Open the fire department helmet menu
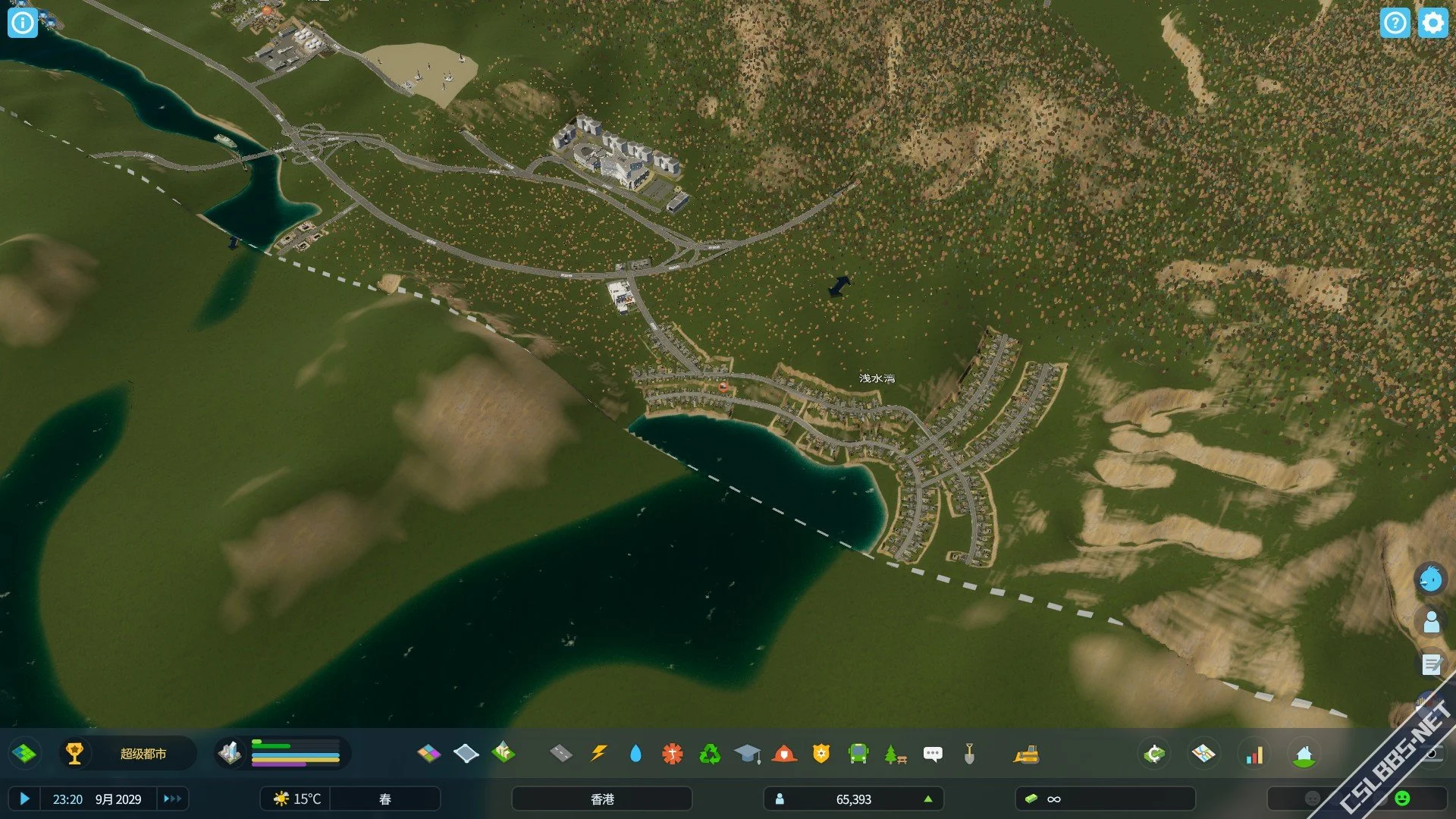 [x=784, y=754]
